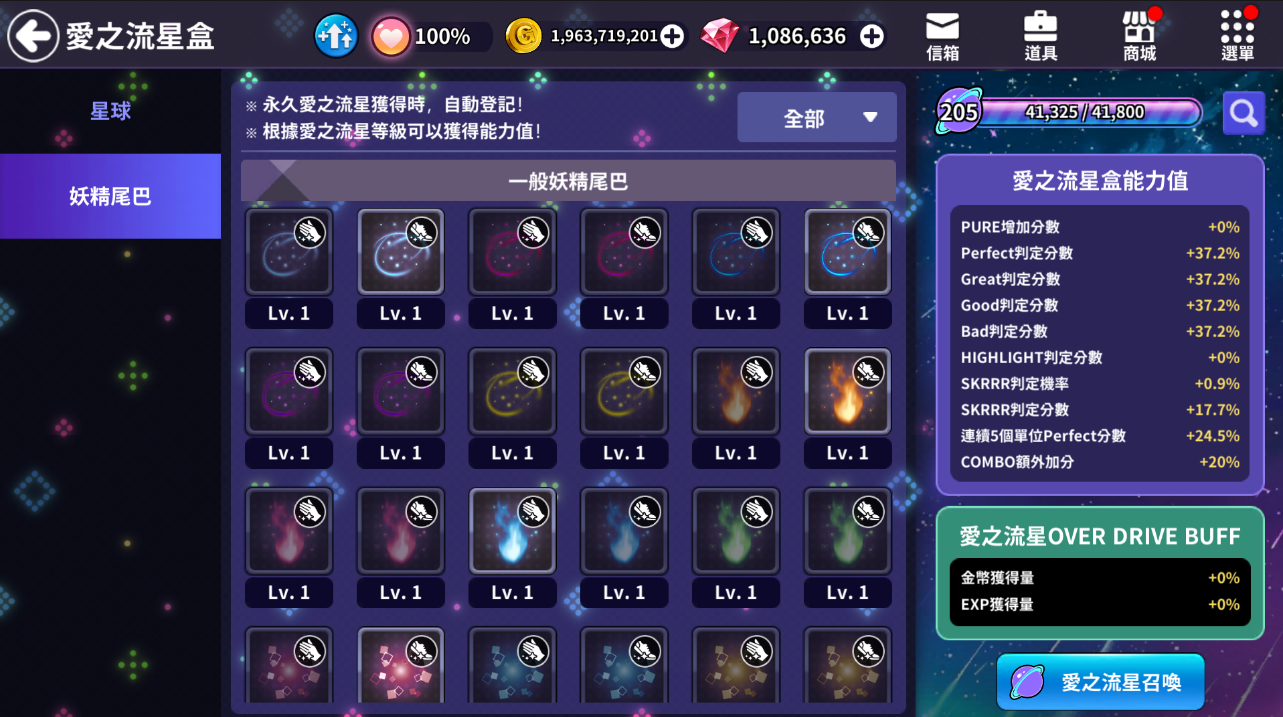Open the 信箱 mailbox
Screen dimensions: 1283x717
click(942, 37)
